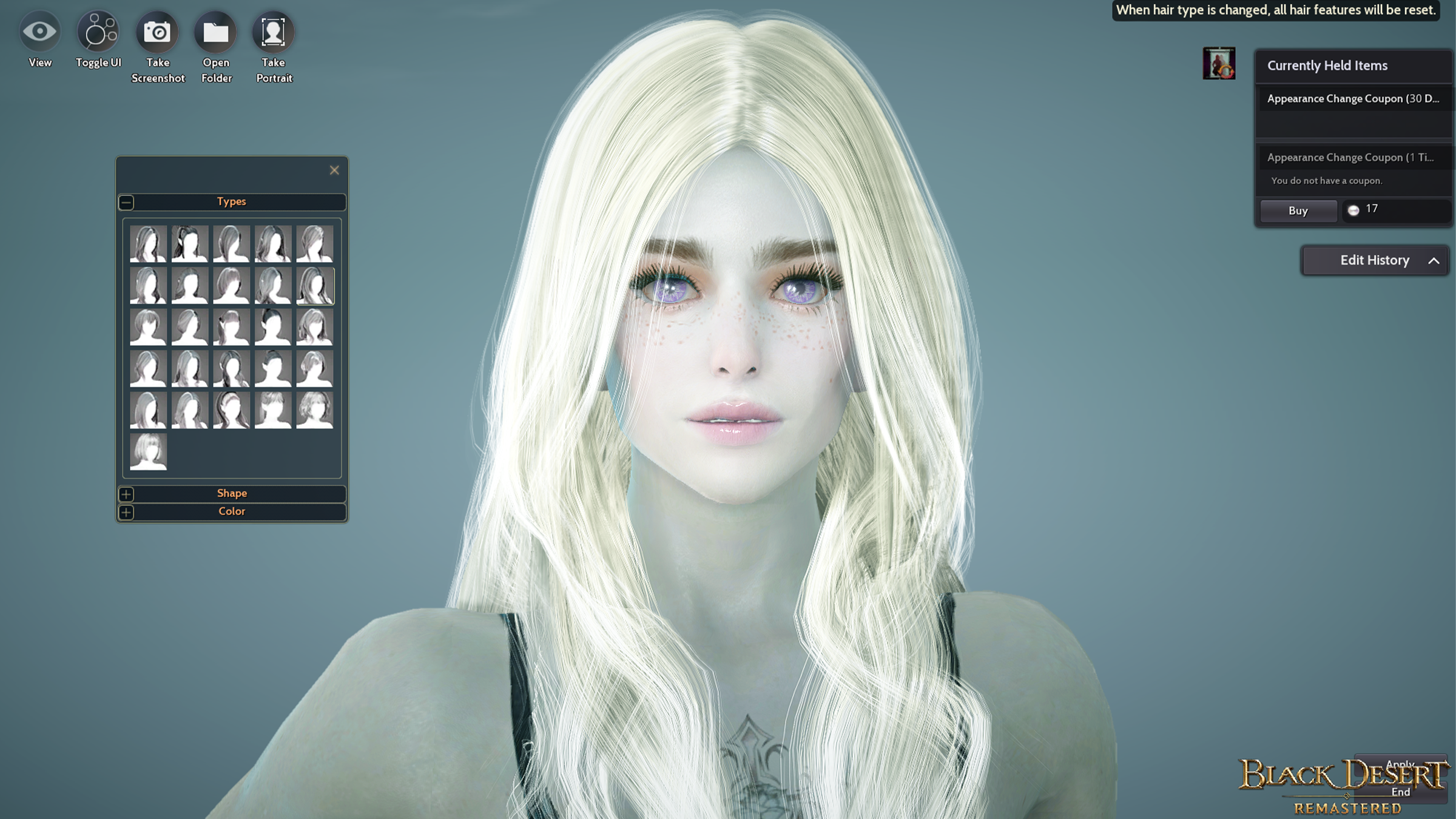Click the character portrait icon near held items
Screen dimensions: 1456x819
1219,64
